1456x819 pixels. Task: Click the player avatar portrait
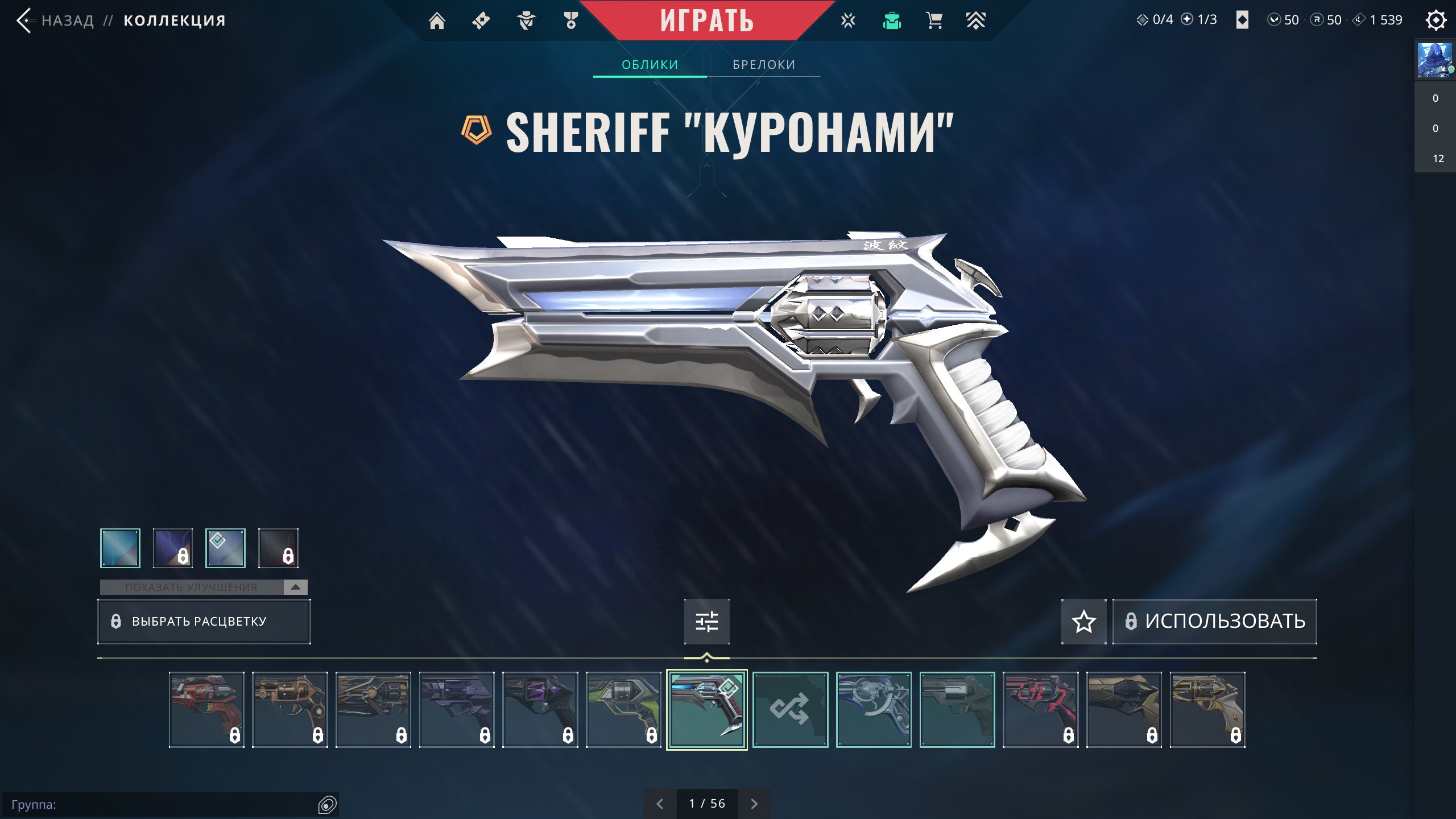(x=1434, y=60)
